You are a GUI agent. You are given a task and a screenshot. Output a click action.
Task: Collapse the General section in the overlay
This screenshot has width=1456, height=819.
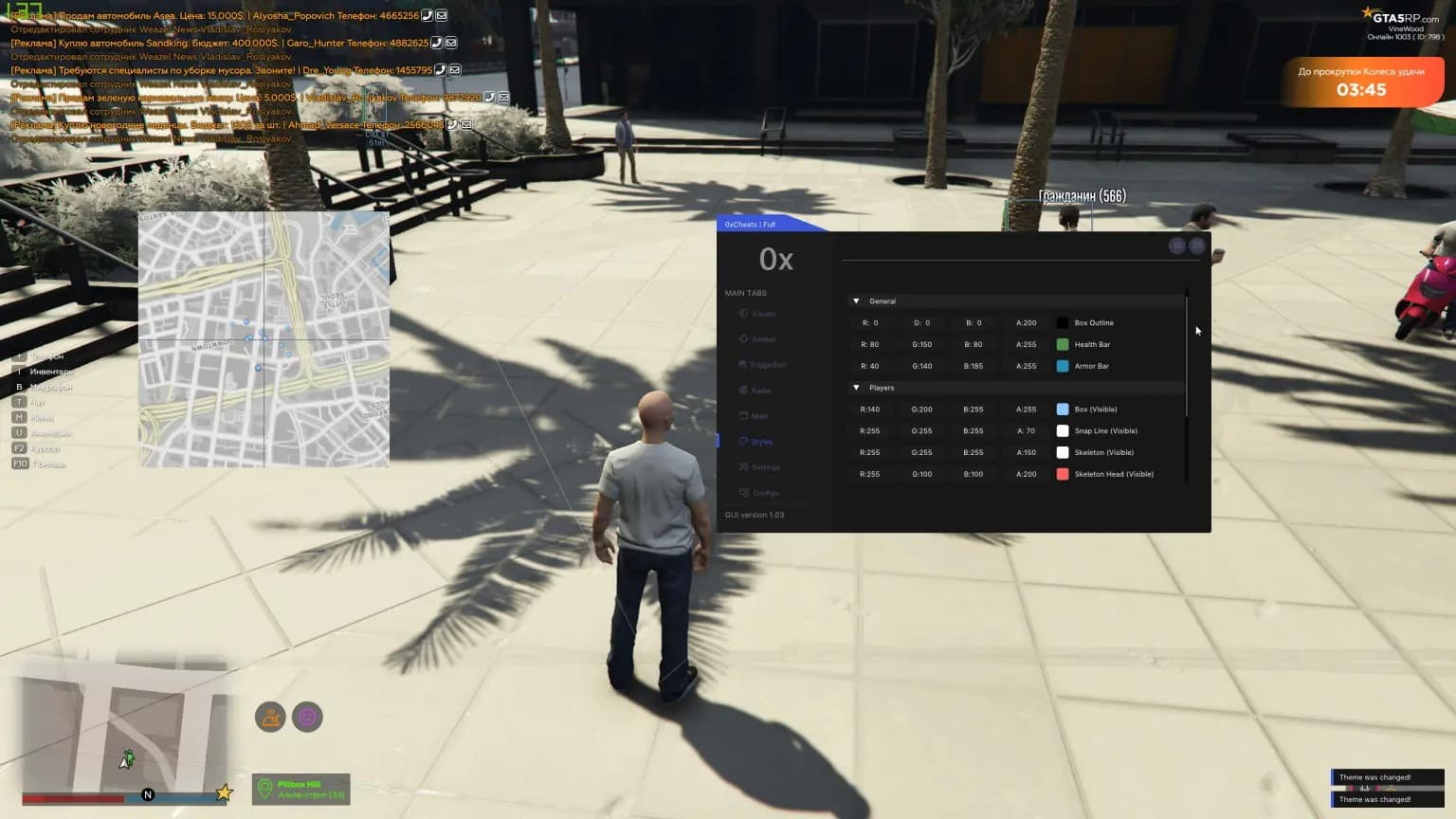pyautogui.click(x=856, y=301)
